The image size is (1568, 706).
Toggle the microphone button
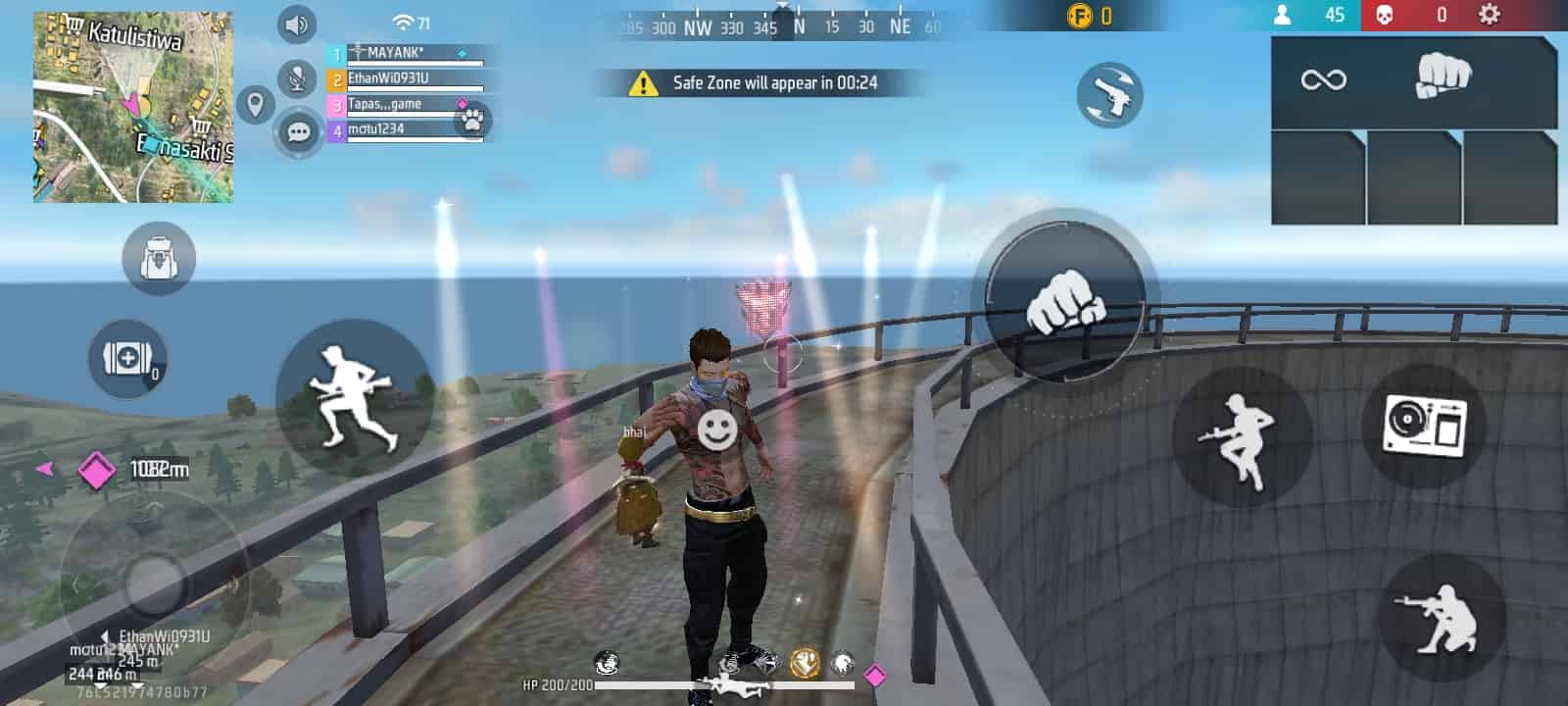pos(297,78)
